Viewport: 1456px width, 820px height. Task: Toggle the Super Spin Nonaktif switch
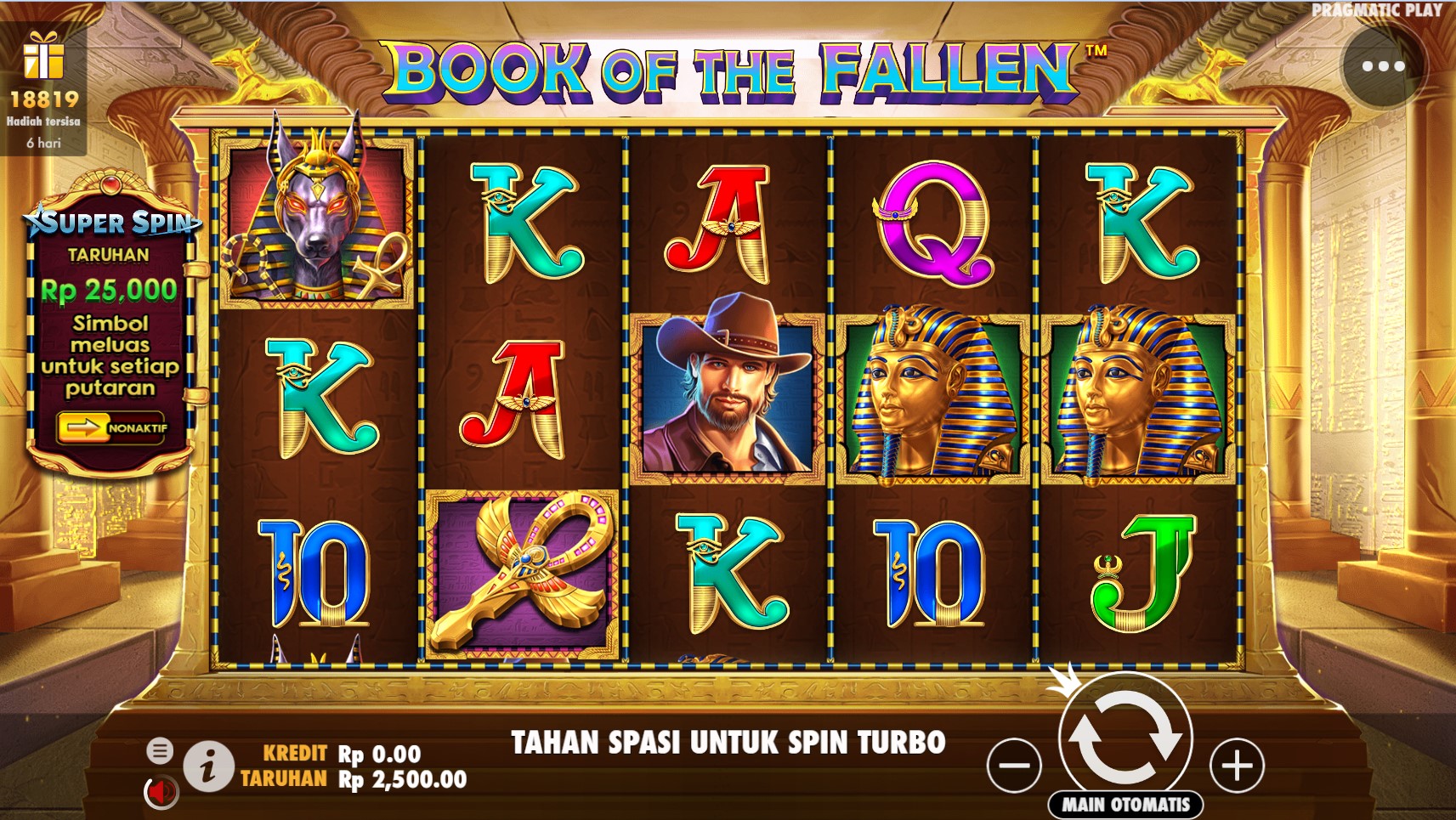[111, 427]
